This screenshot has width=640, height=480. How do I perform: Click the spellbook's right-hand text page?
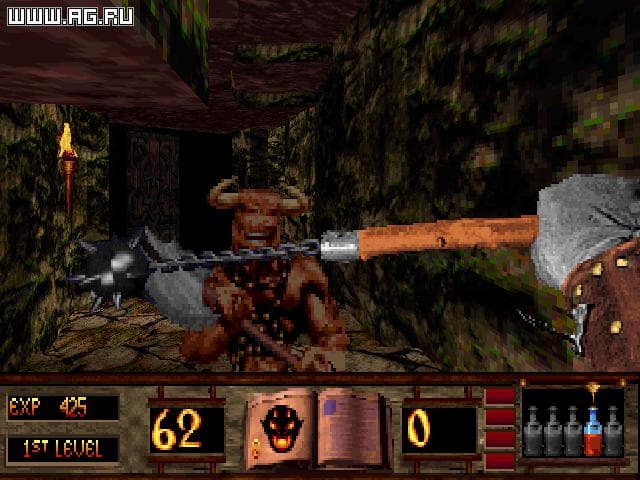tap(350, 424)
